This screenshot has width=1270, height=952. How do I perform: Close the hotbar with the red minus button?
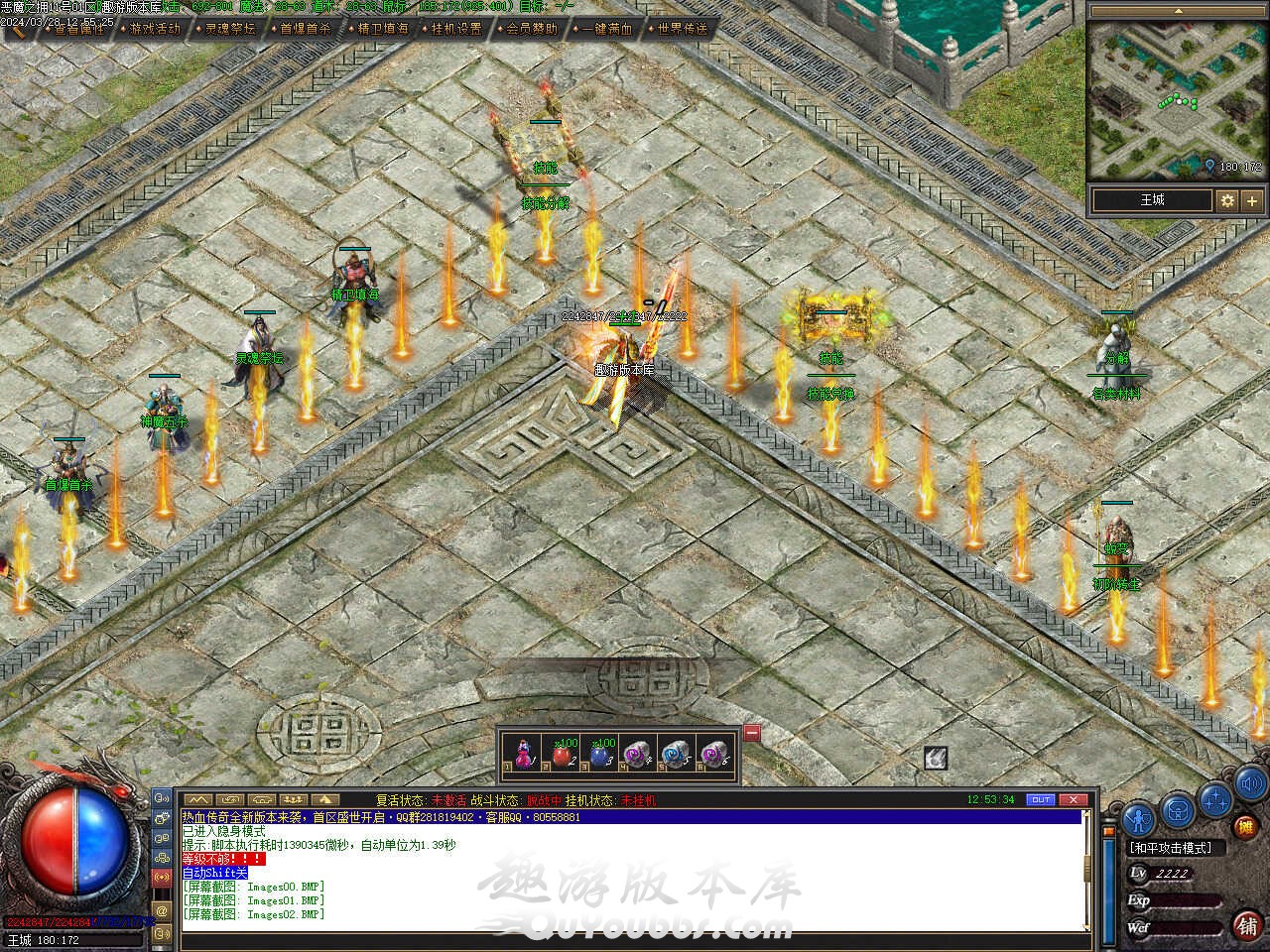click(x=751, y=733)
